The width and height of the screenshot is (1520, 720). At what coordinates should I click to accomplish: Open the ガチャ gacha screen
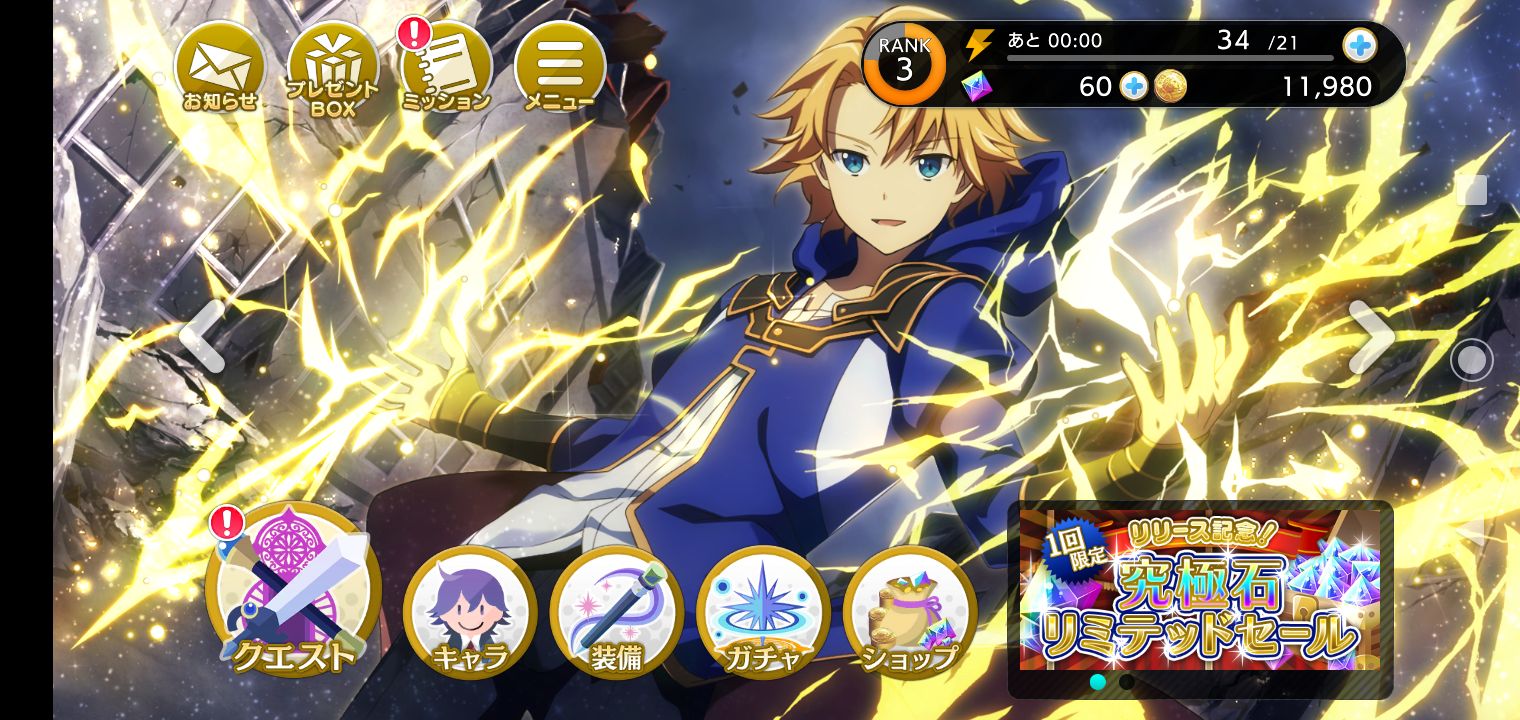[x=763, y=610]
